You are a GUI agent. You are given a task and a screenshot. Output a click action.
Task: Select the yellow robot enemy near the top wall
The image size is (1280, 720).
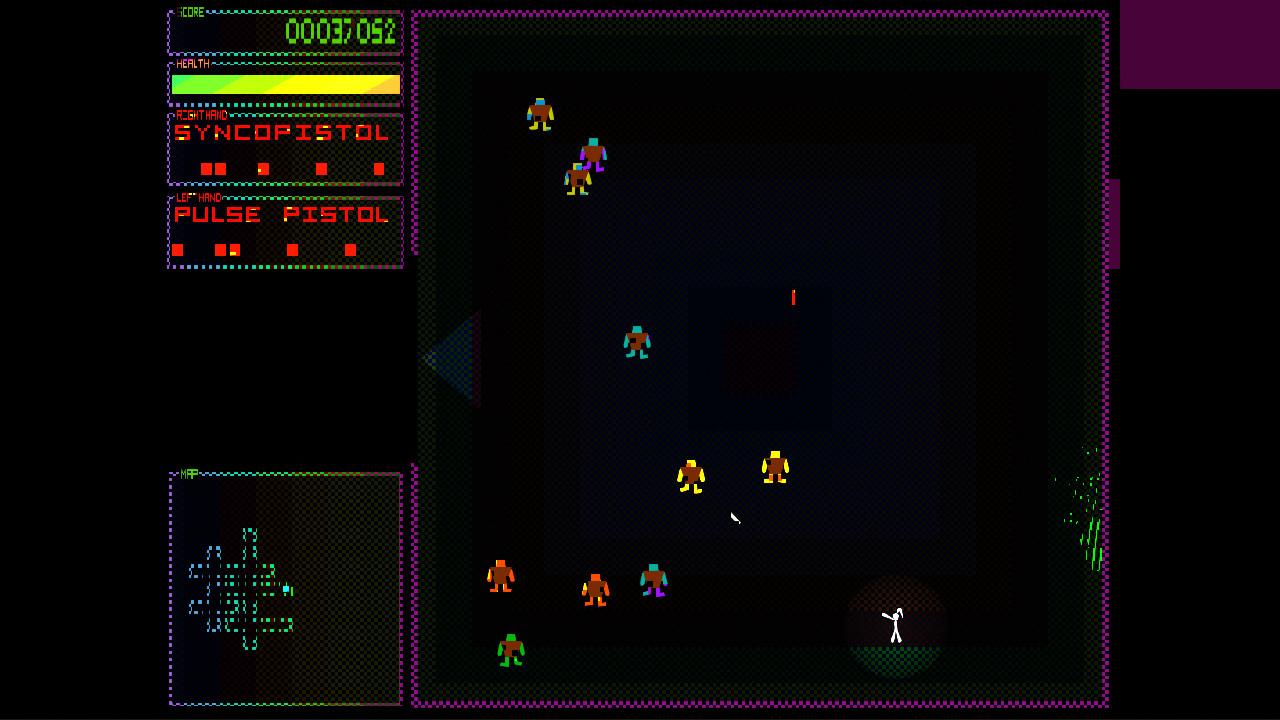[x=540, y=112]
